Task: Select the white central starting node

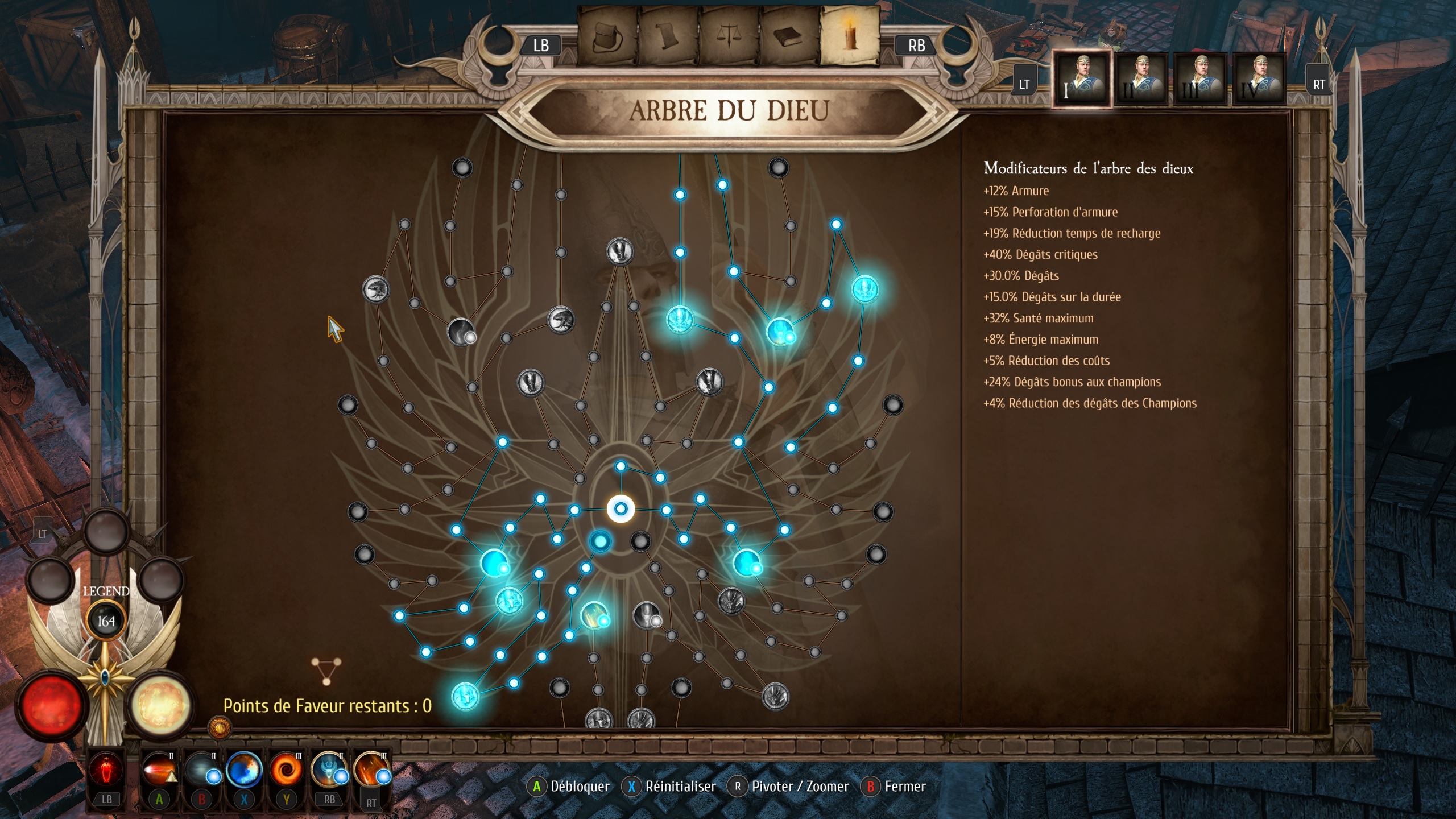Action: 621,508
